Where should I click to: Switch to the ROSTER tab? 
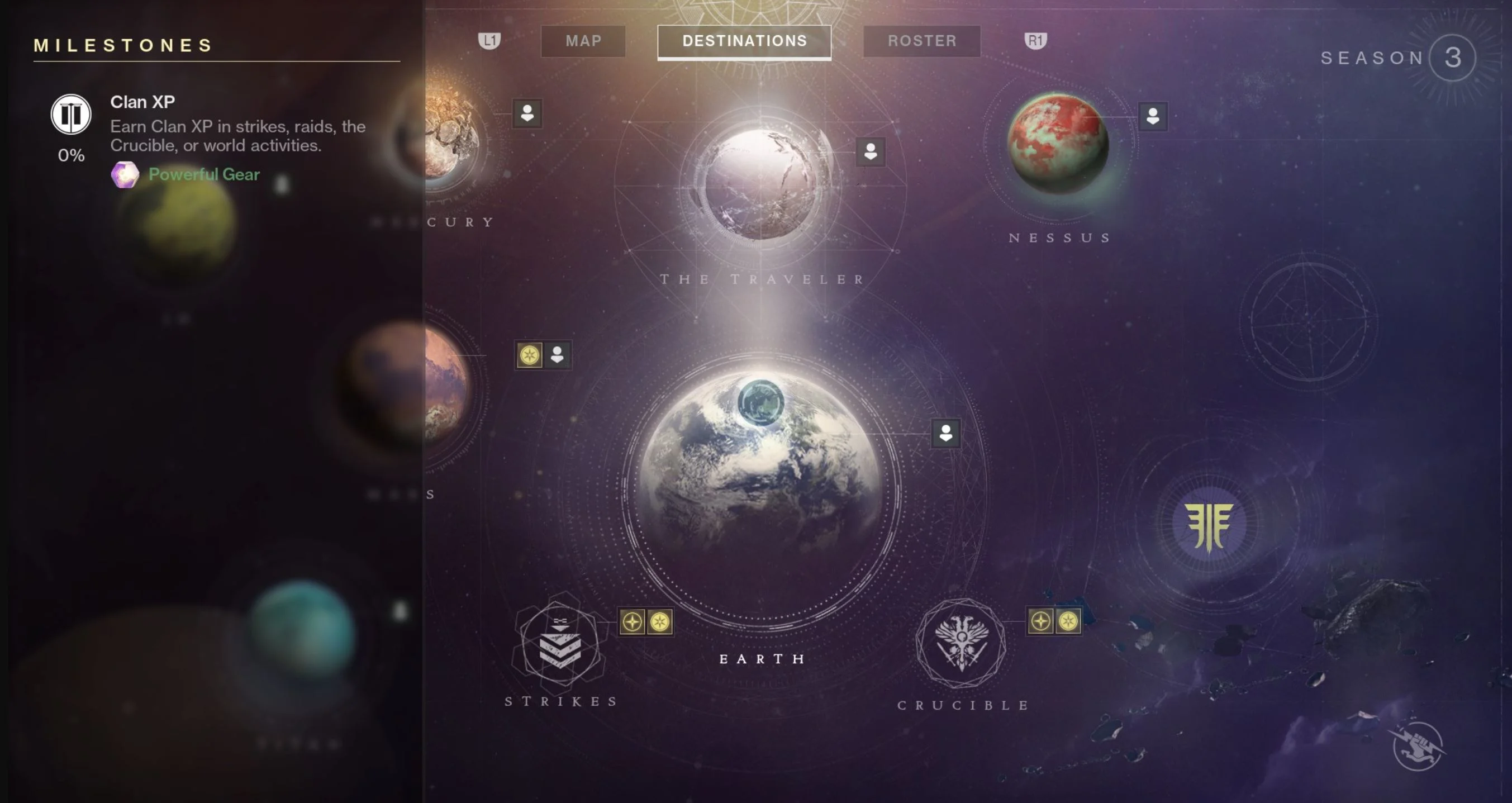point(921,40)
